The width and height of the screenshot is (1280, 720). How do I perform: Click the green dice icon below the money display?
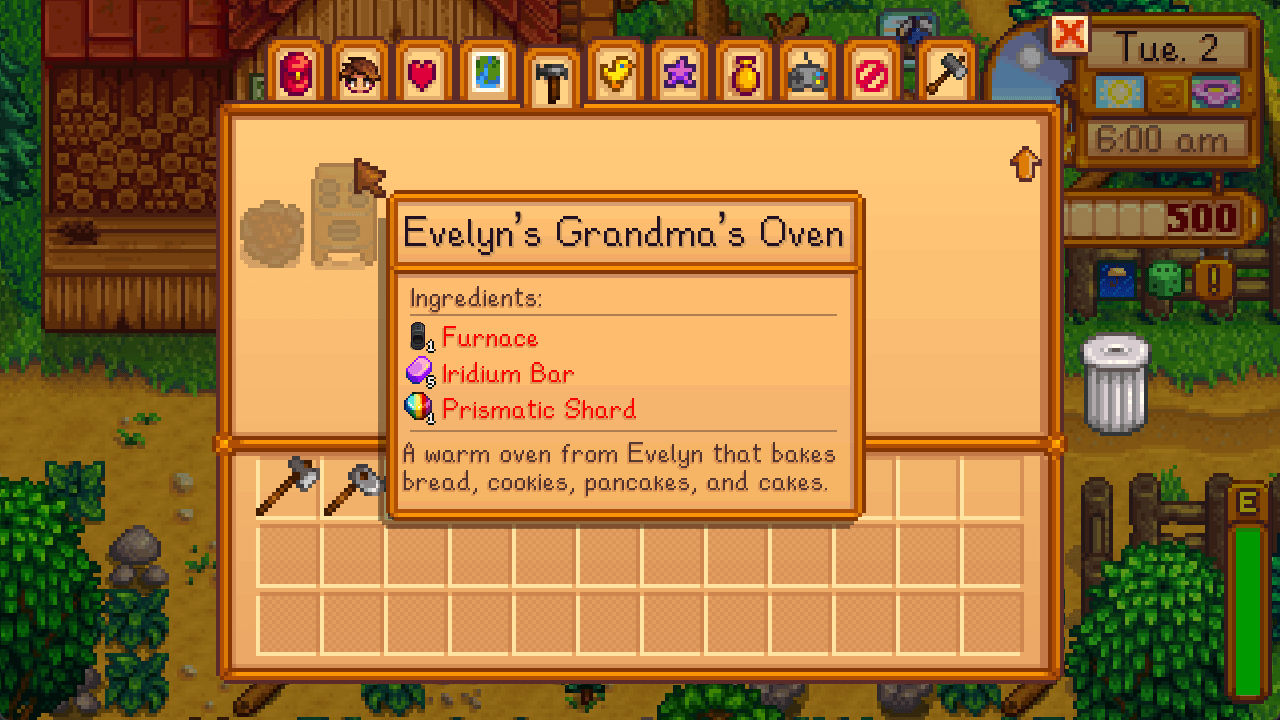pyautogui.click(x=1166, y=278)
